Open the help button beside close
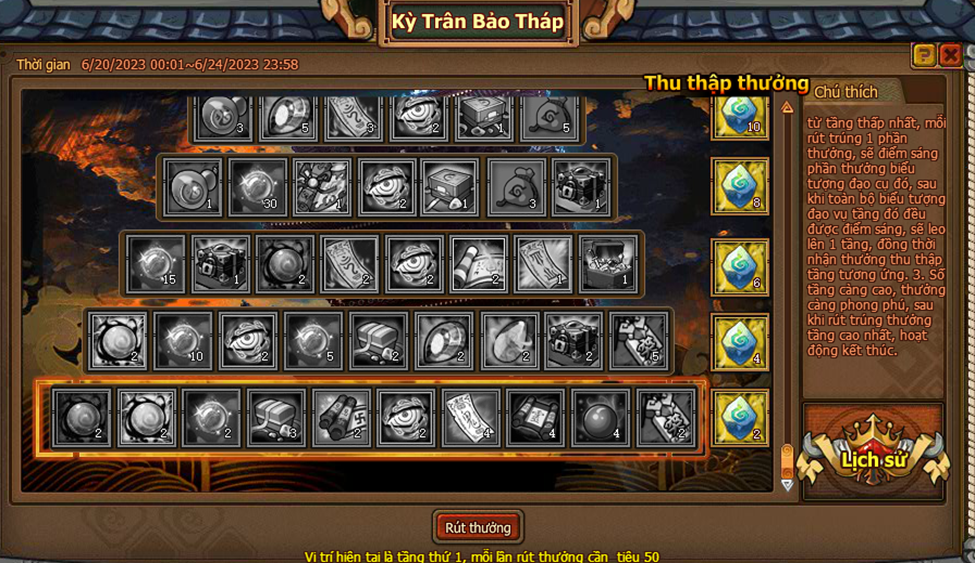Screen dimensions: 975x563 (x=924, y=55)
